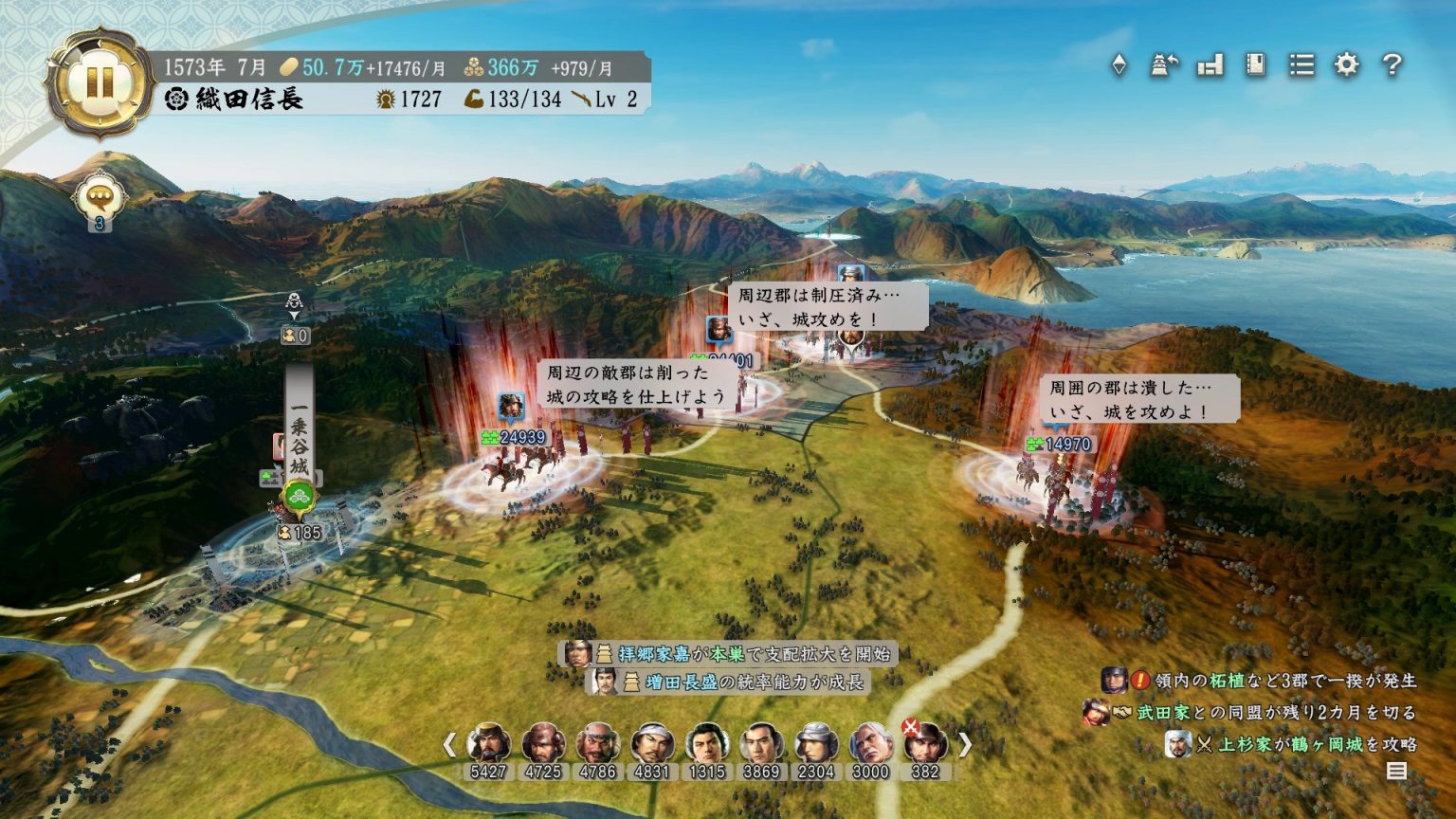Show previous officers with the left arrow

point(450,745)
